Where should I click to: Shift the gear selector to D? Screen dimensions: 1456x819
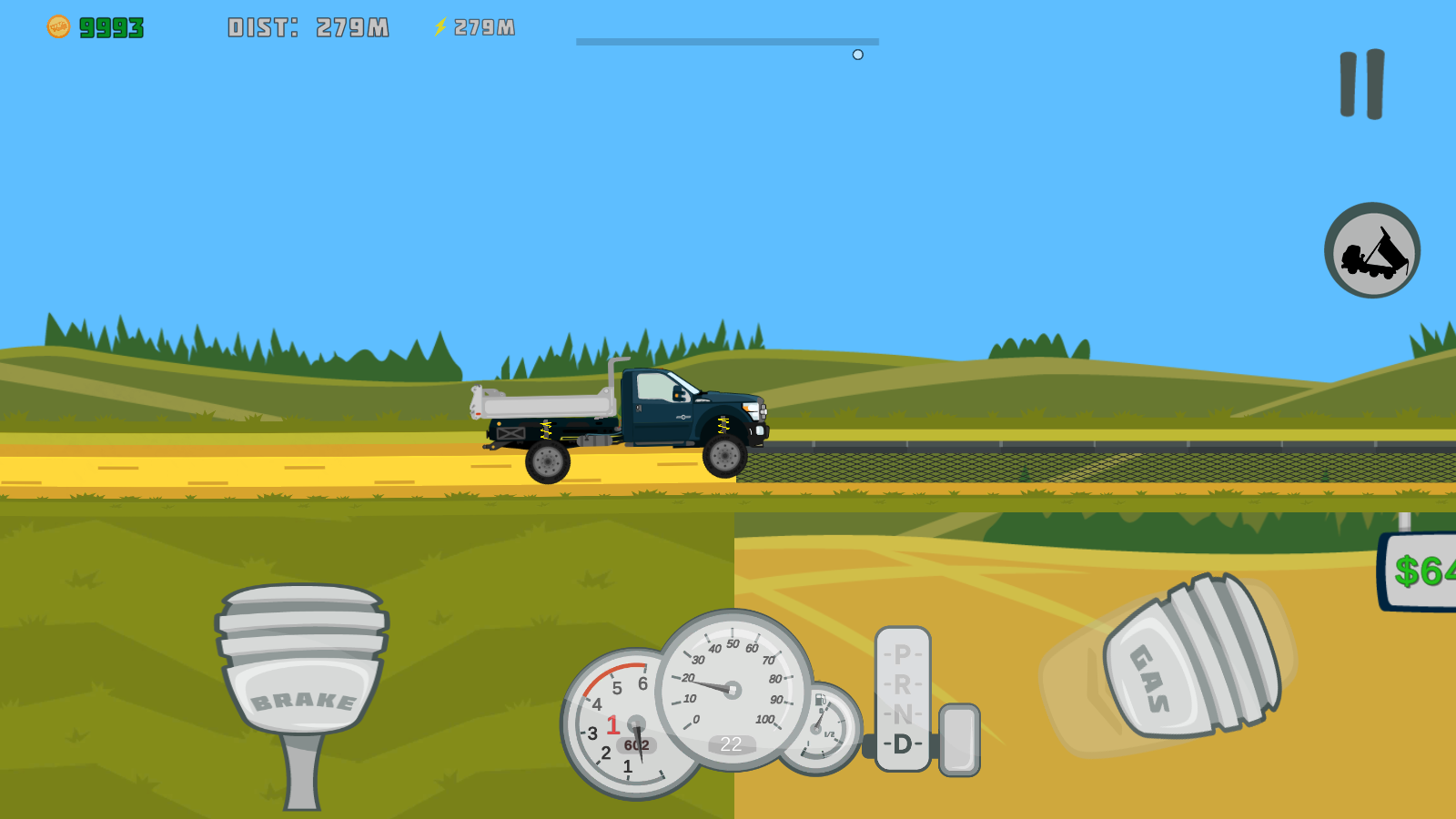[x=903, y=744]
